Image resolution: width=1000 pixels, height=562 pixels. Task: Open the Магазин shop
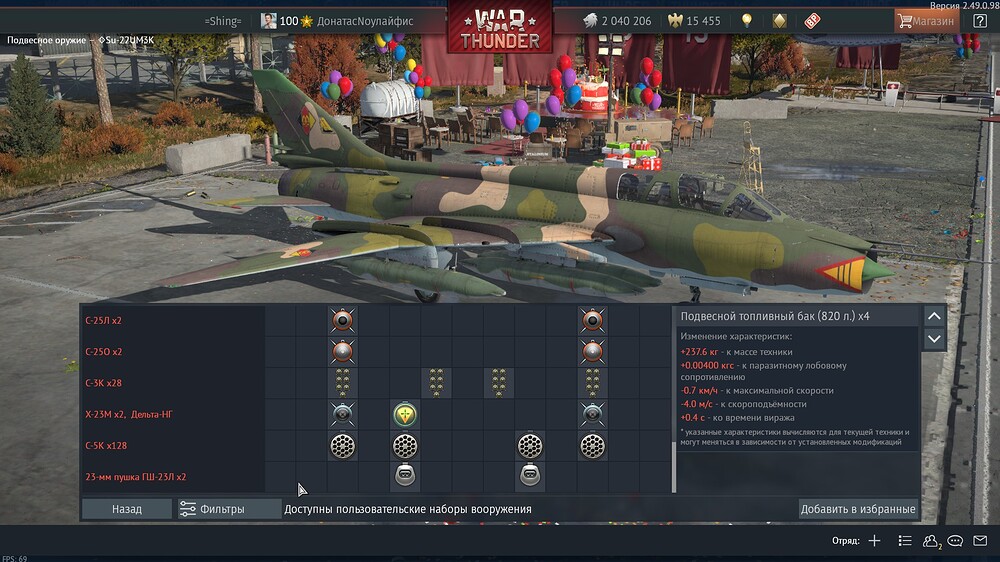tap(922, 20)
